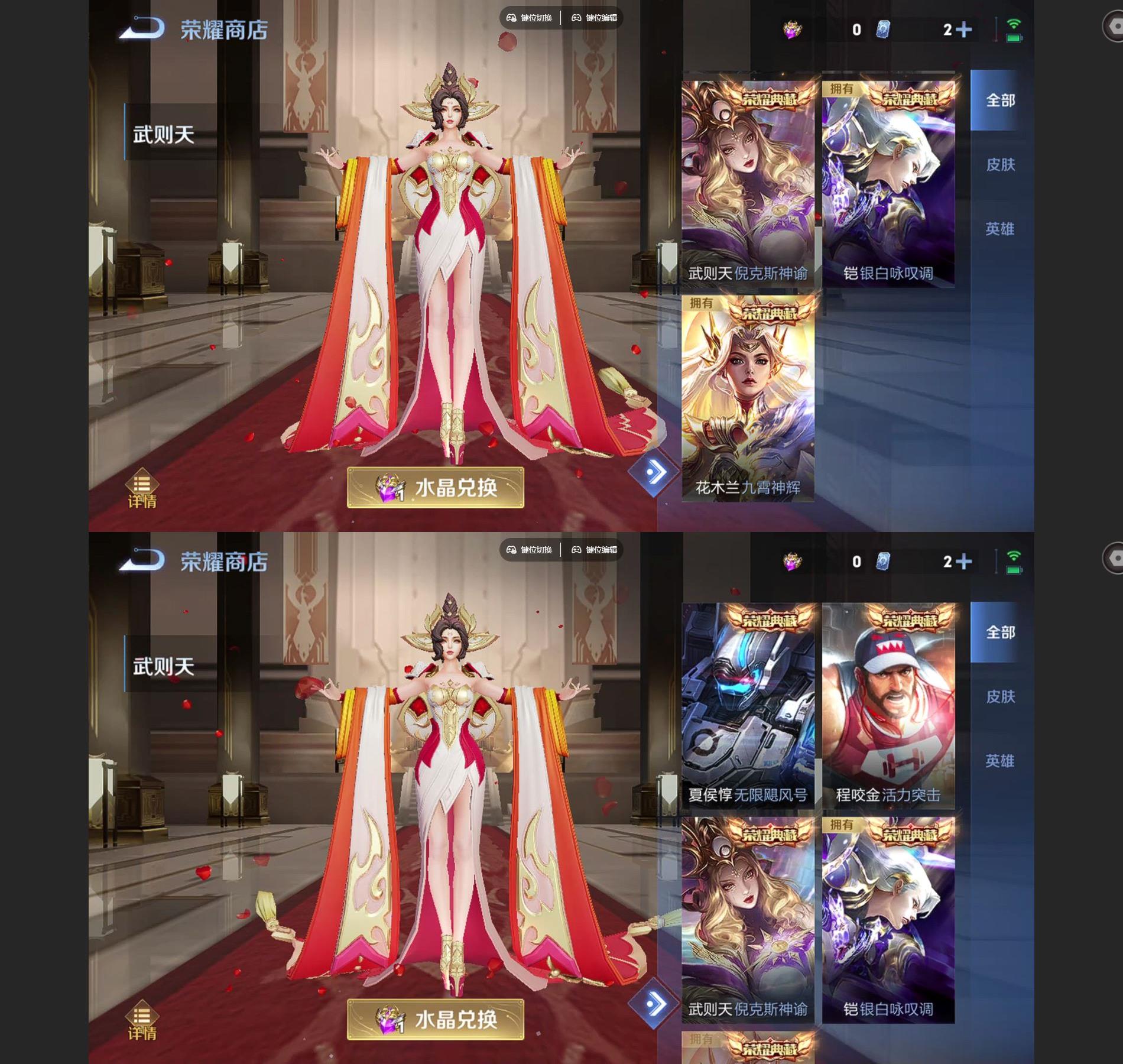This screenshot has height=1064, width=1123.
Task: Select the 夏侯惇 无限飓风号 skin card
Action: pos(748,706)
